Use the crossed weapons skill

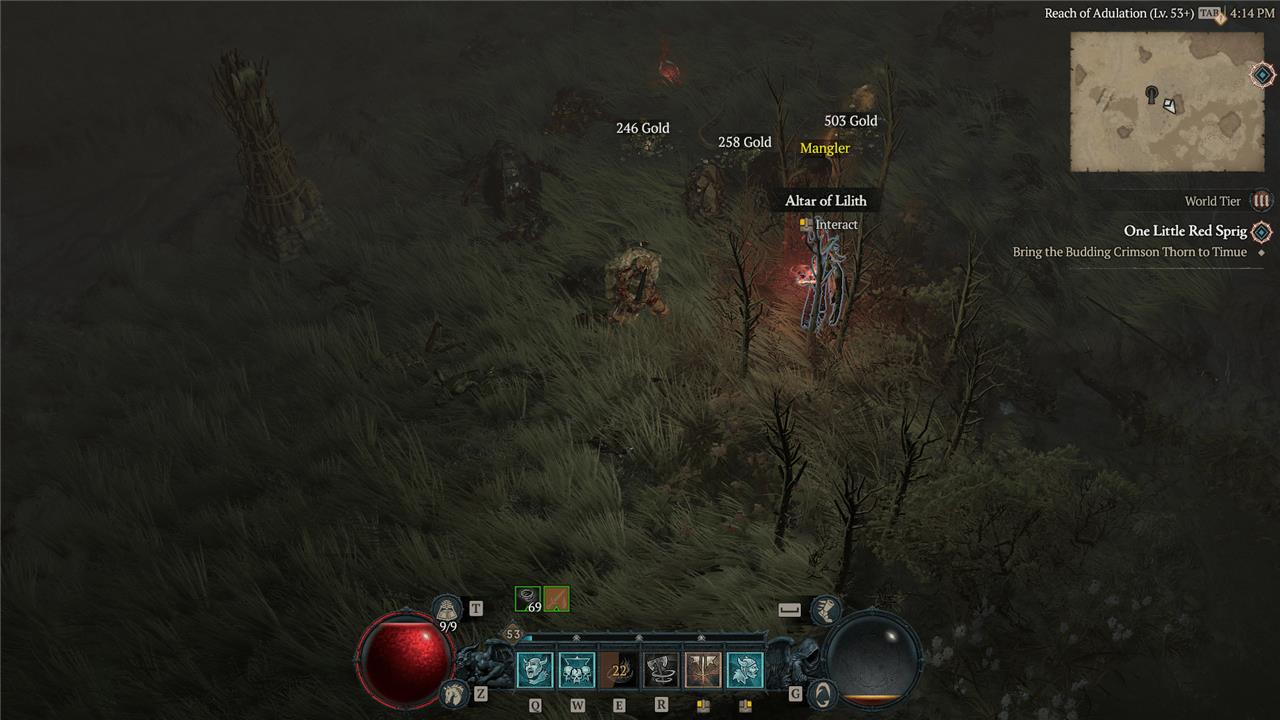point(703,670)
